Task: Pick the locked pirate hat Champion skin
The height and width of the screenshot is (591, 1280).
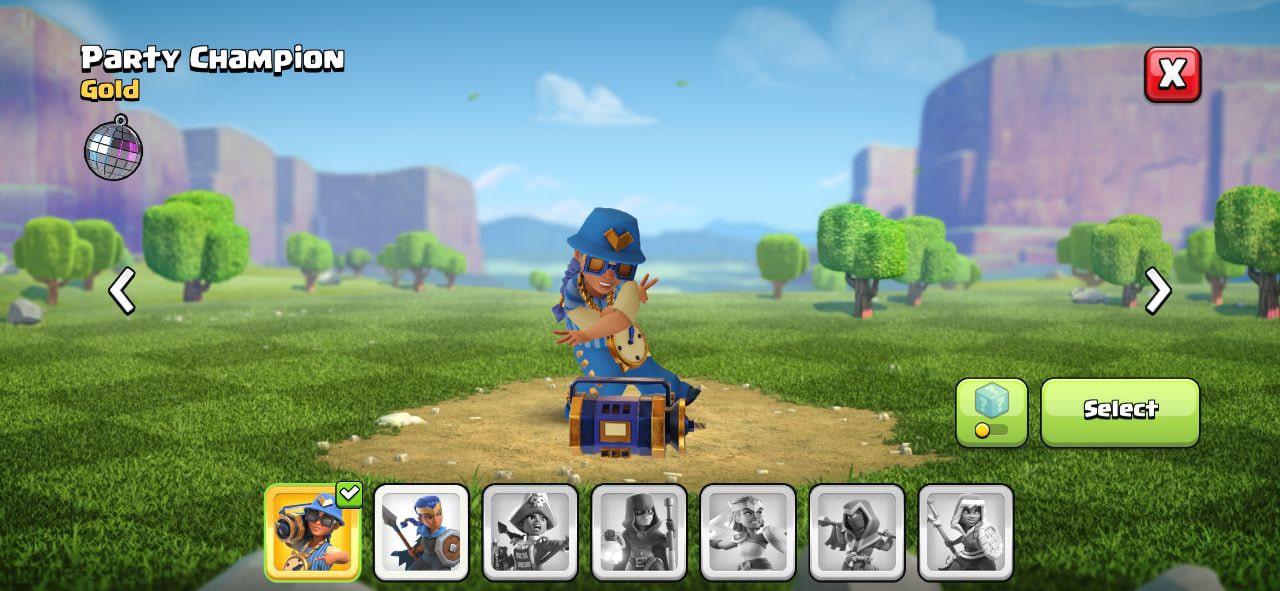Action: (530, 532)
